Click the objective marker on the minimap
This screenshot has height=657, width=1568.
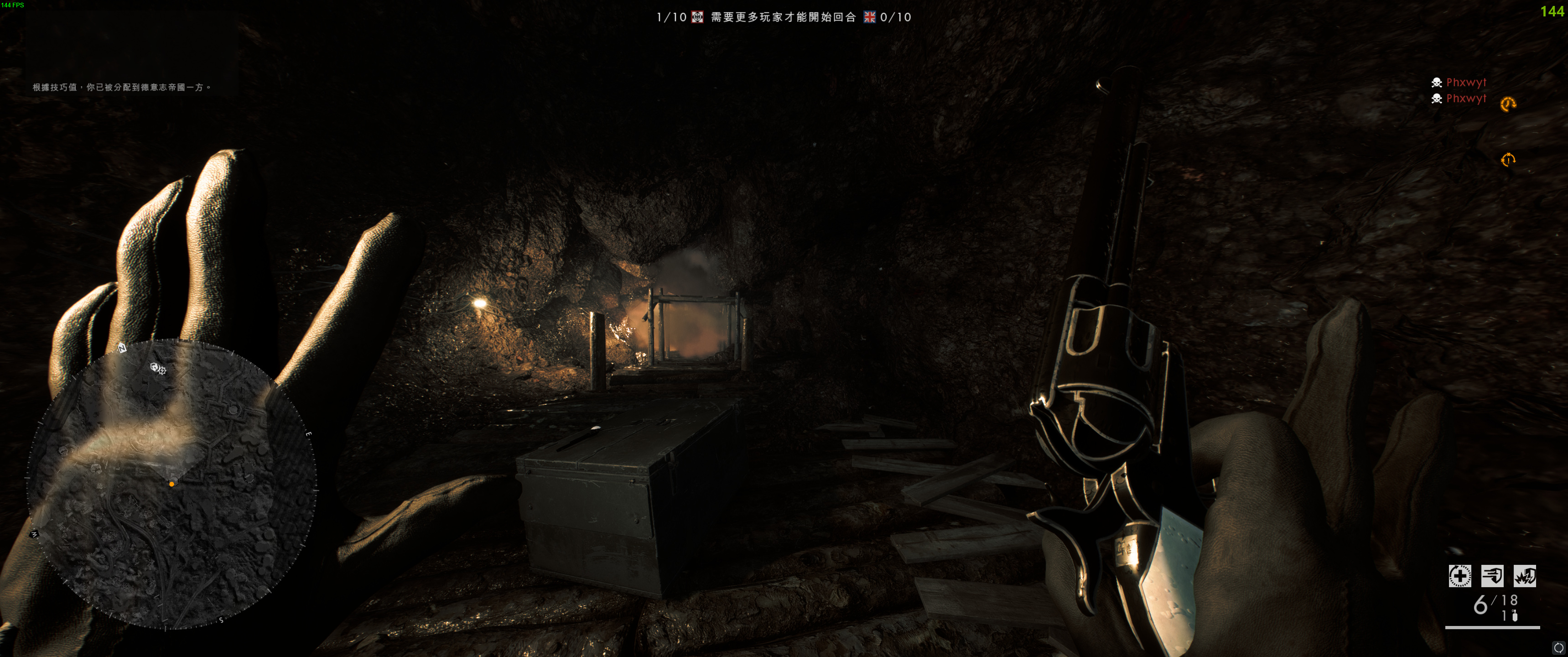click(158, 368)
